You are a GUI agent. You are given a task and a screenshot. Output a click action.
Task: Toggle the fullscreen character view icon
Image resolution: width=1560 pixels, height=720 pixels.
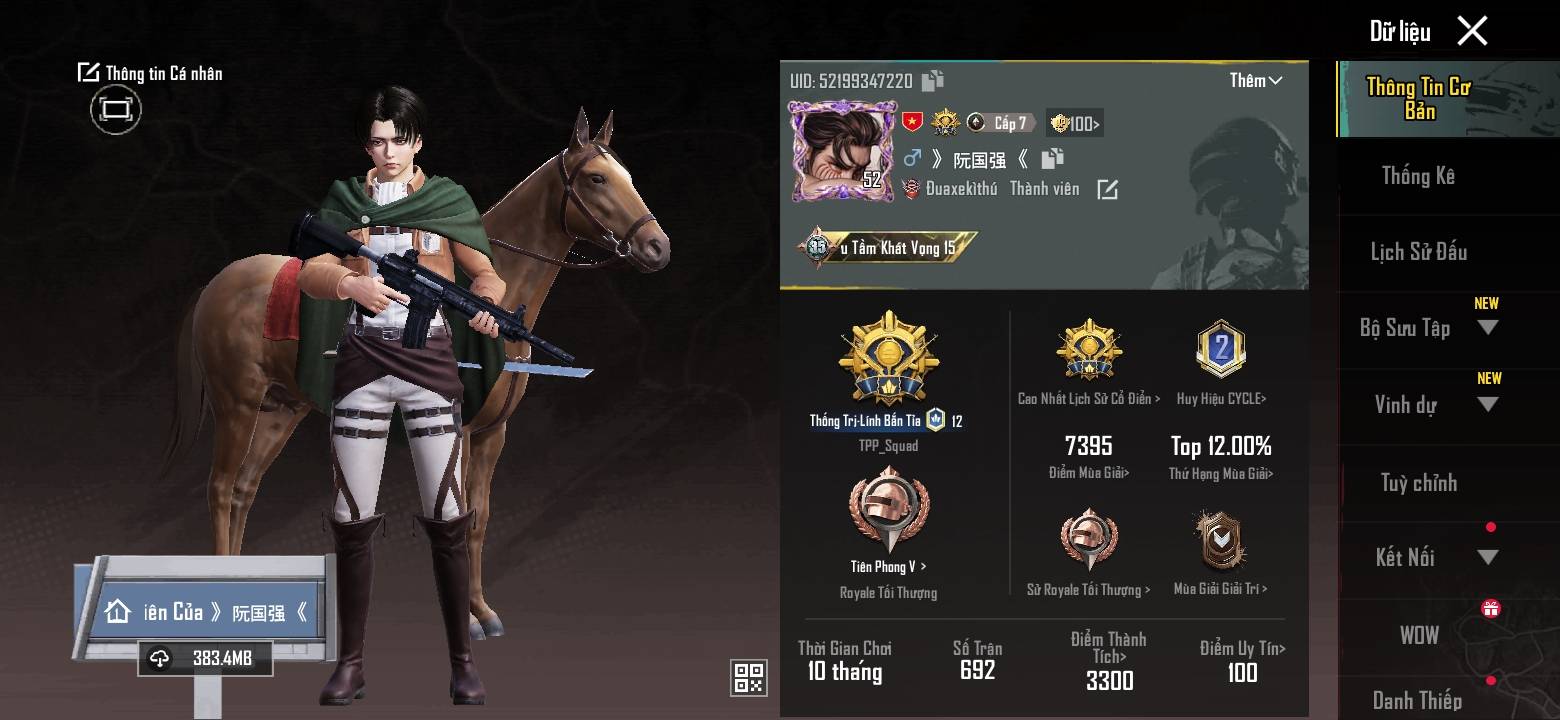[116, 109]
